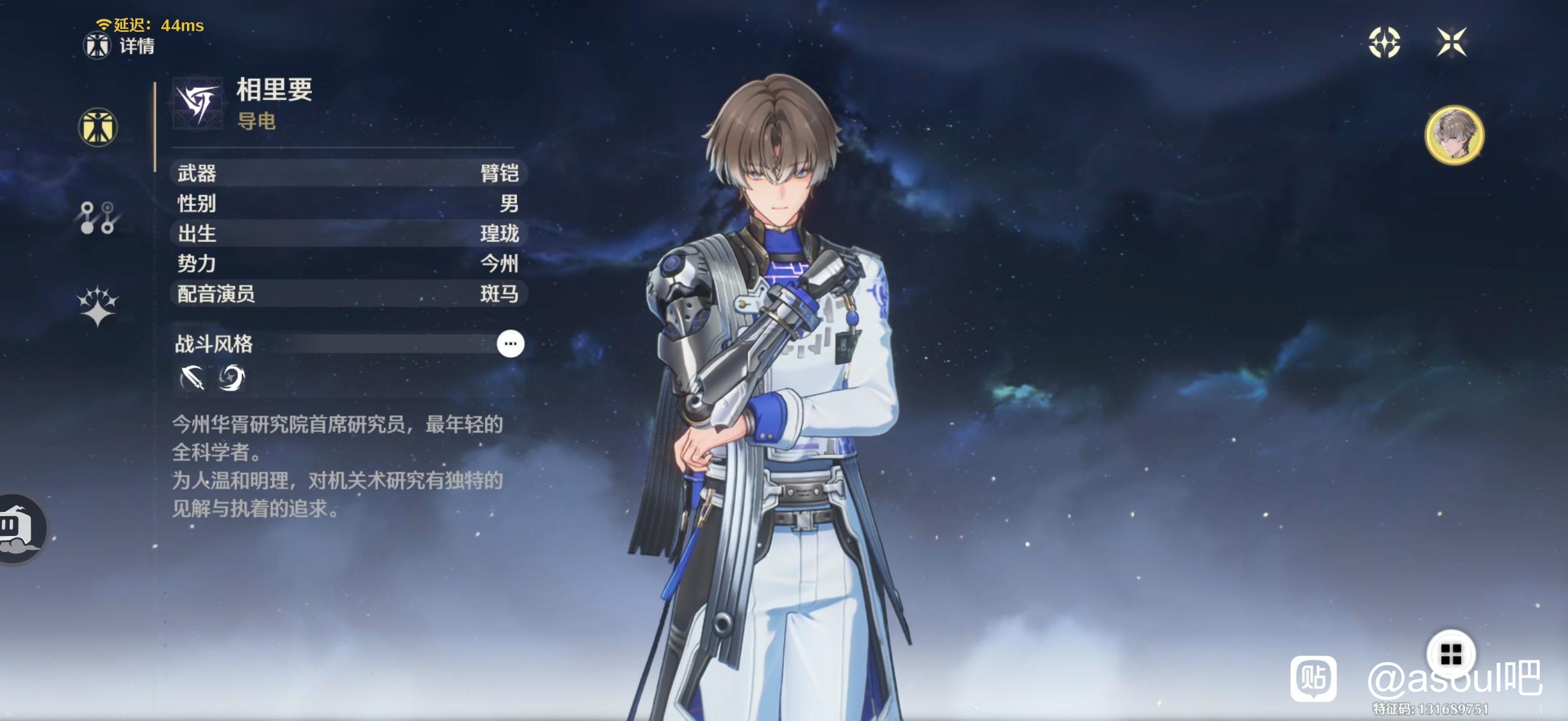Open the compass star icon beside close
The height and width of the screenshot is (721, 1568).
pos(1384,43)
